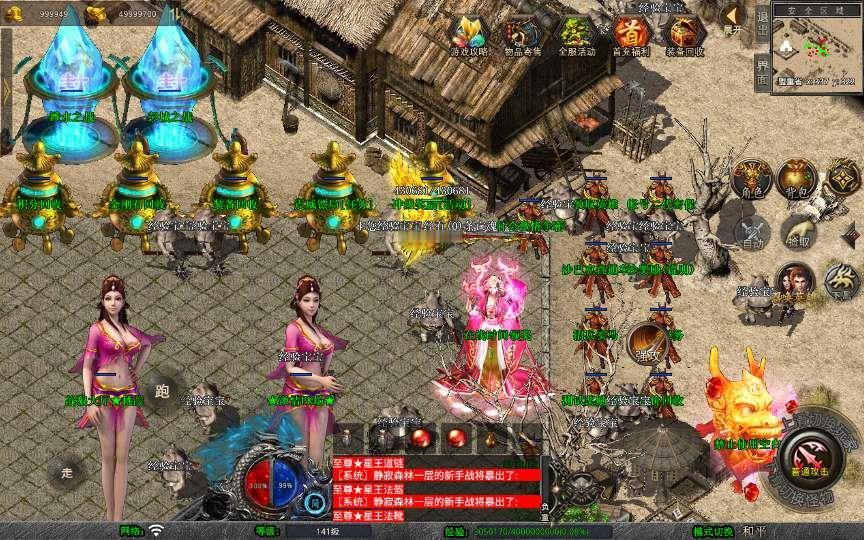Switch to 跑 run movement mode

[x=162, y=391]
